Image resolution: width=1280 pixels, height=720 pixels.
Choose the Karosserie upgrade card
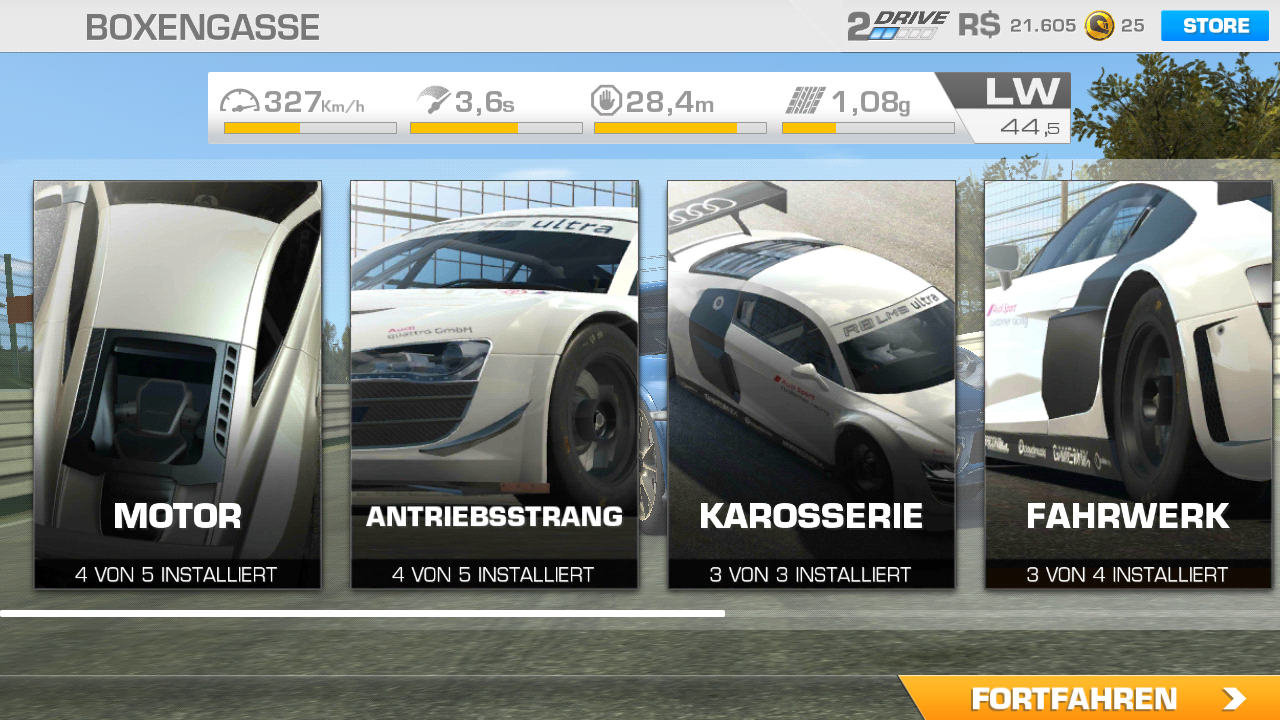tap(811, 384)
